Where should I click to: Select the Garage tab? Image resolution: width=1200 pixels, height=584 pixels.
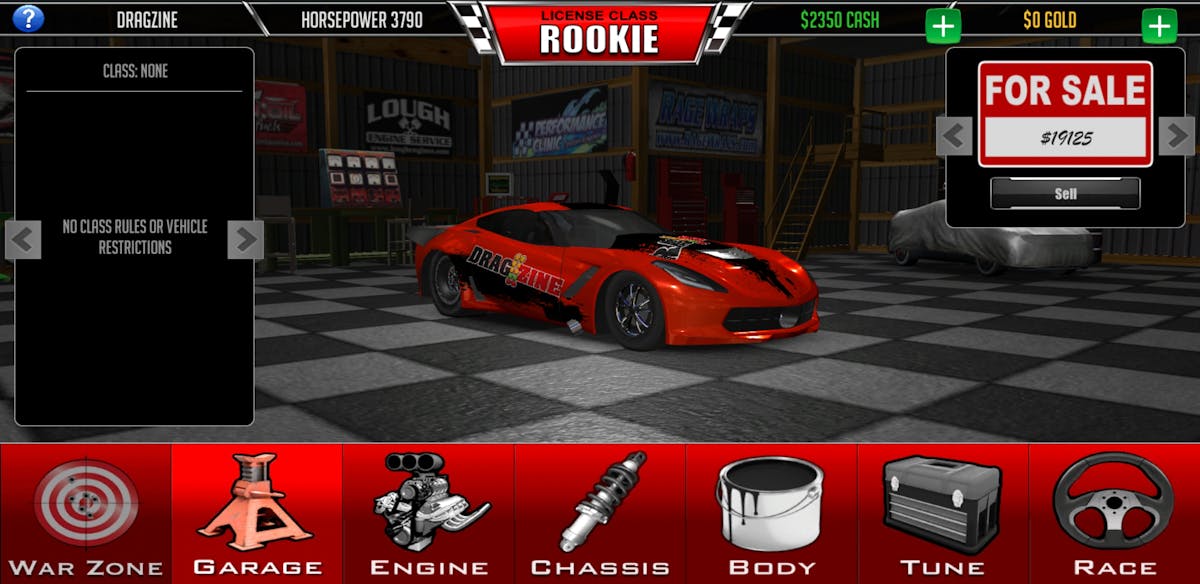257,513
